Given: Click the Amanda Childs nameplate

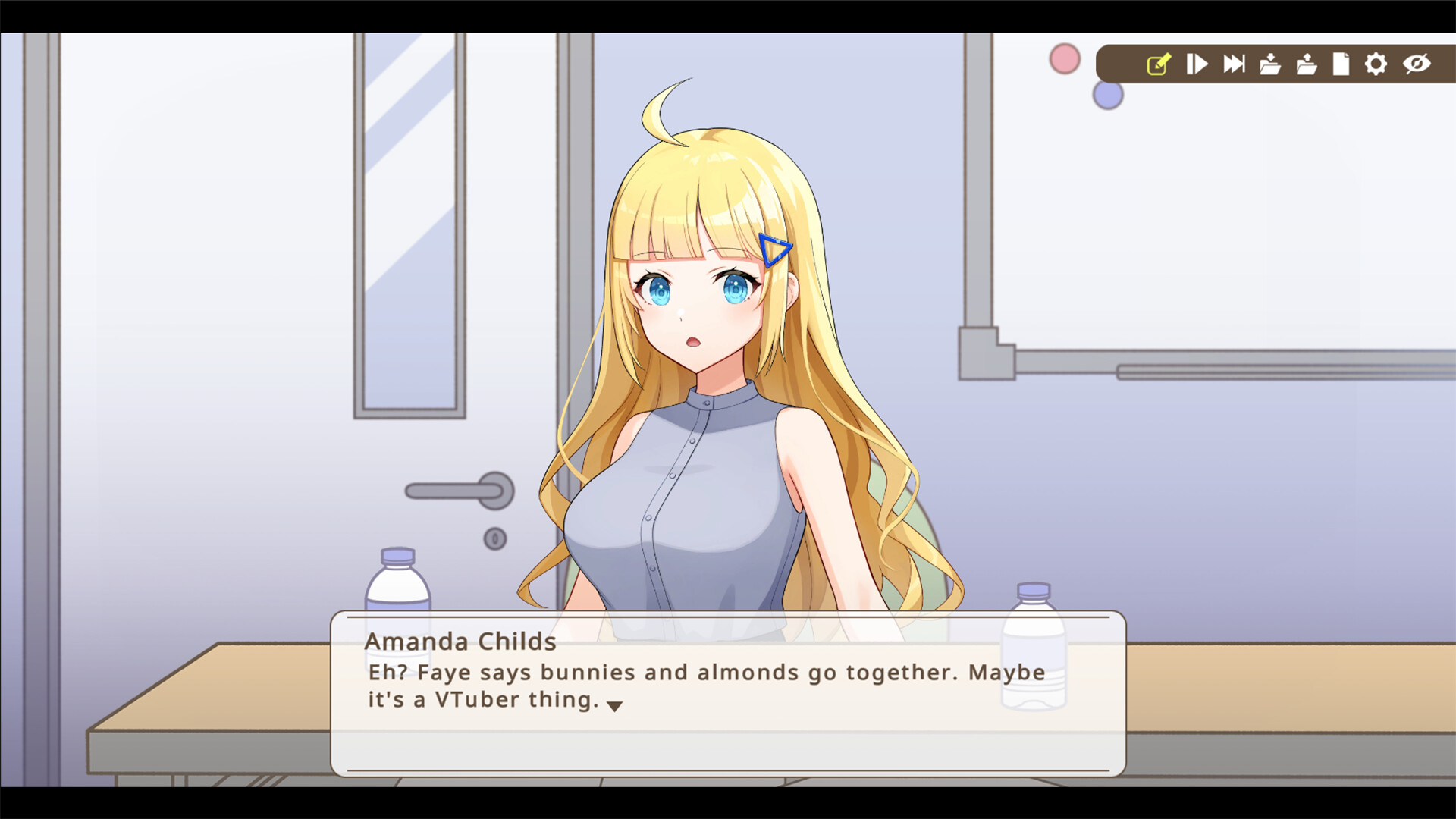Looking at the screenshot, I should (x=460, y=642).
